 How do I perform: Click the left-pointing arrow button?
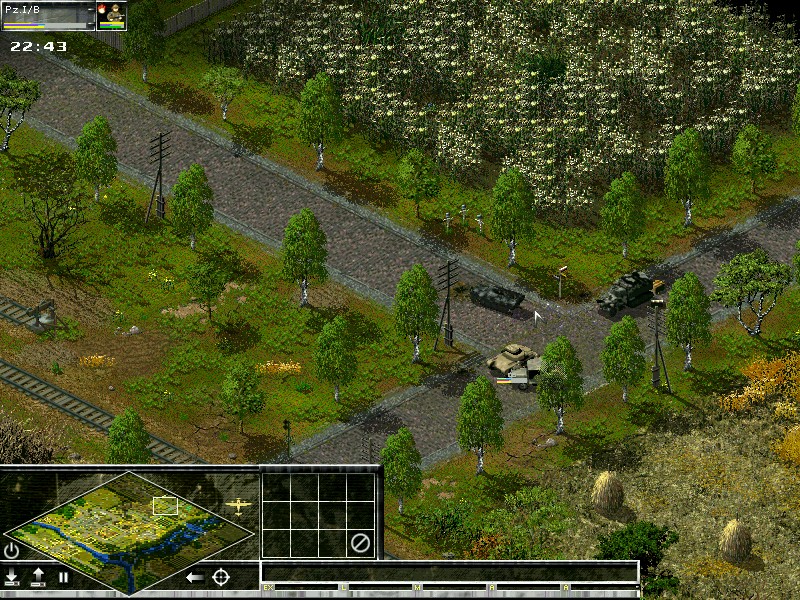point(195,577)
